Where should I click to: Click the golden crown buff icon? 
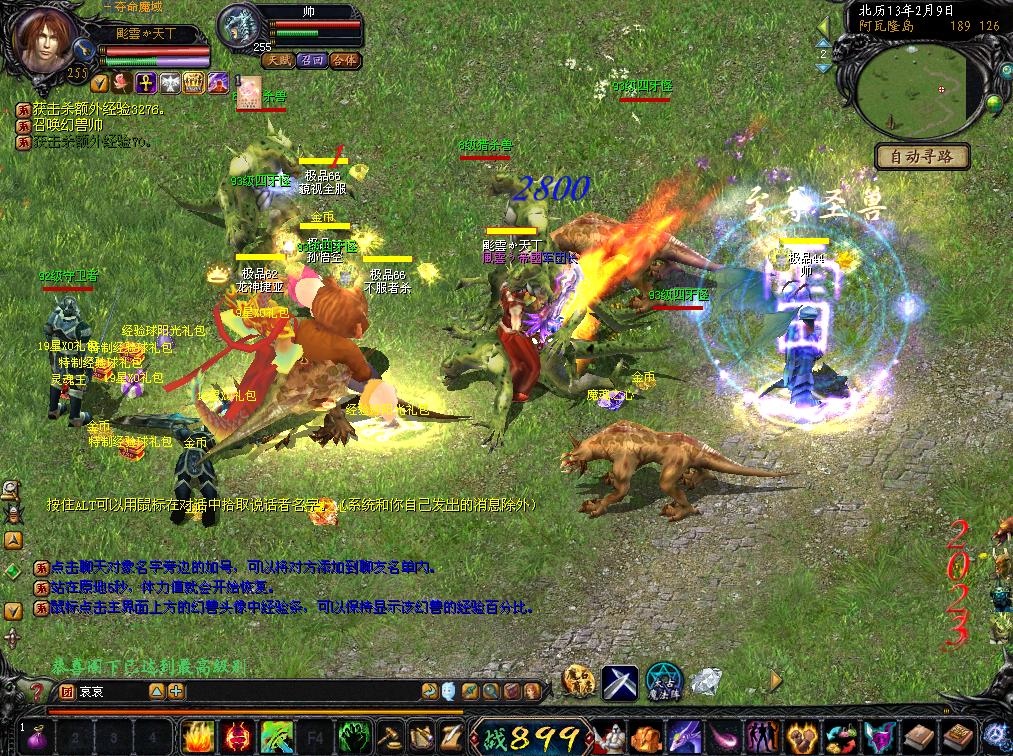coord(194,82)
